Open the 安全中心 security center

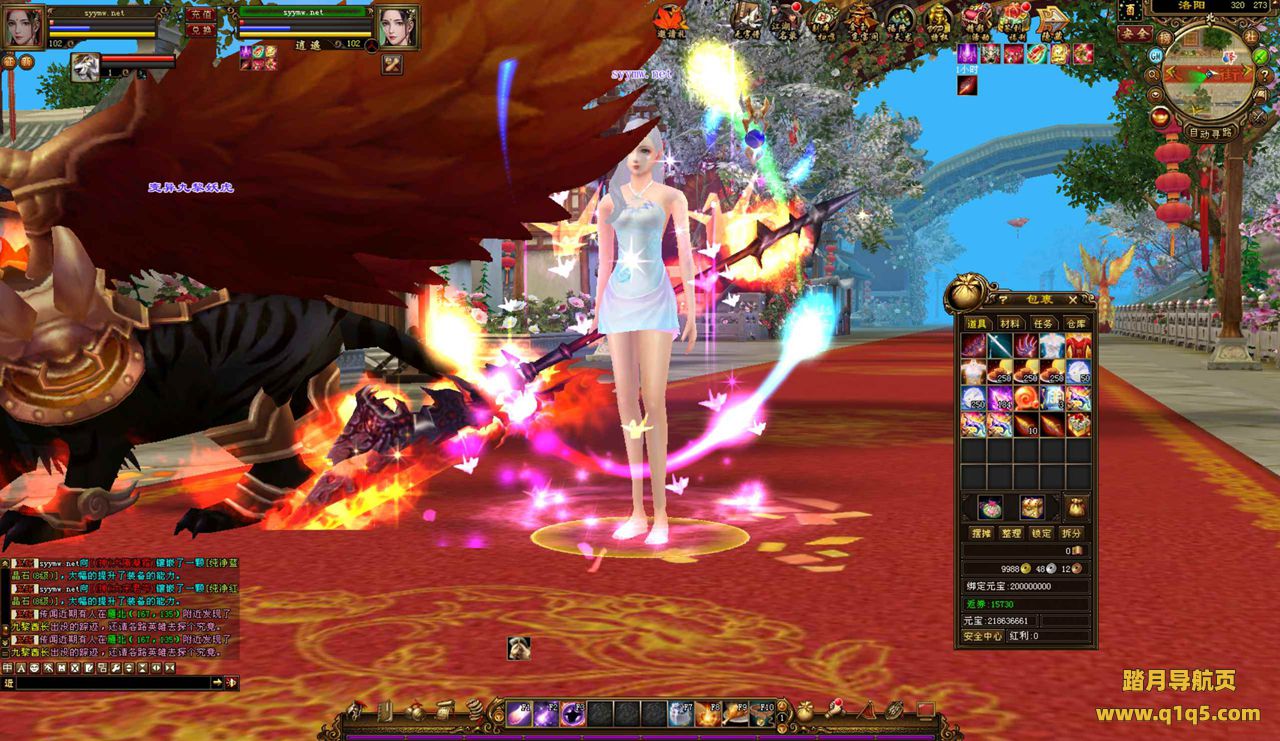point(982,636)
